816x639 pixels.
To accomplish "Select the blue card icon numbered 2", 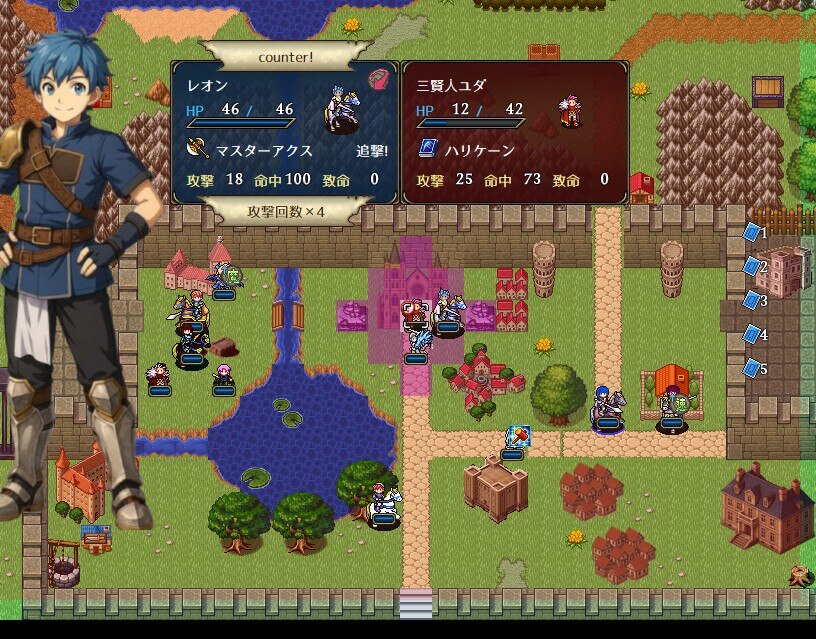I will click(752, 266).
